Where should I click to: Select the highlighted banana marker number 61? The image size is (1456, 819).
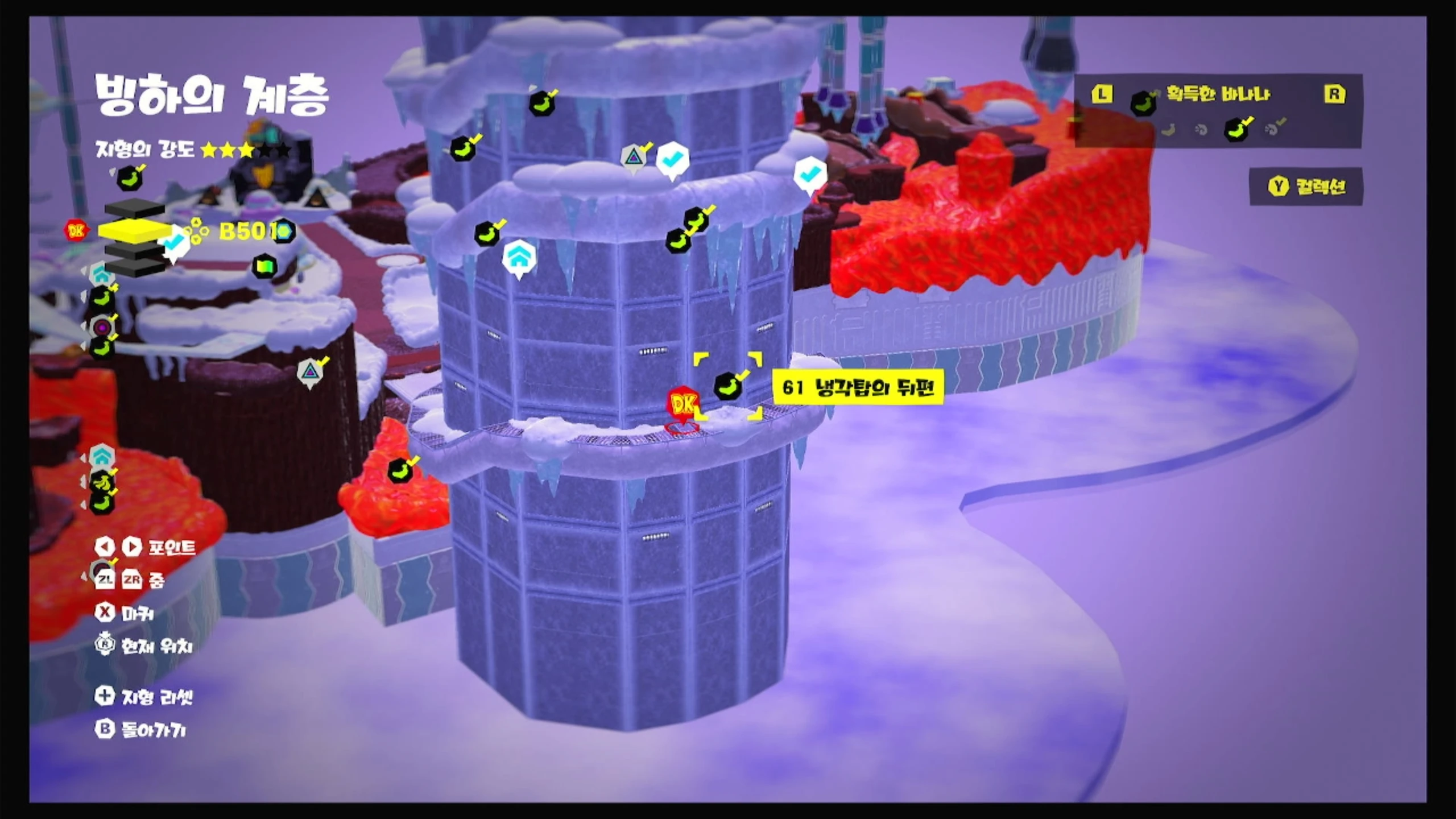[x=727, y=386]
